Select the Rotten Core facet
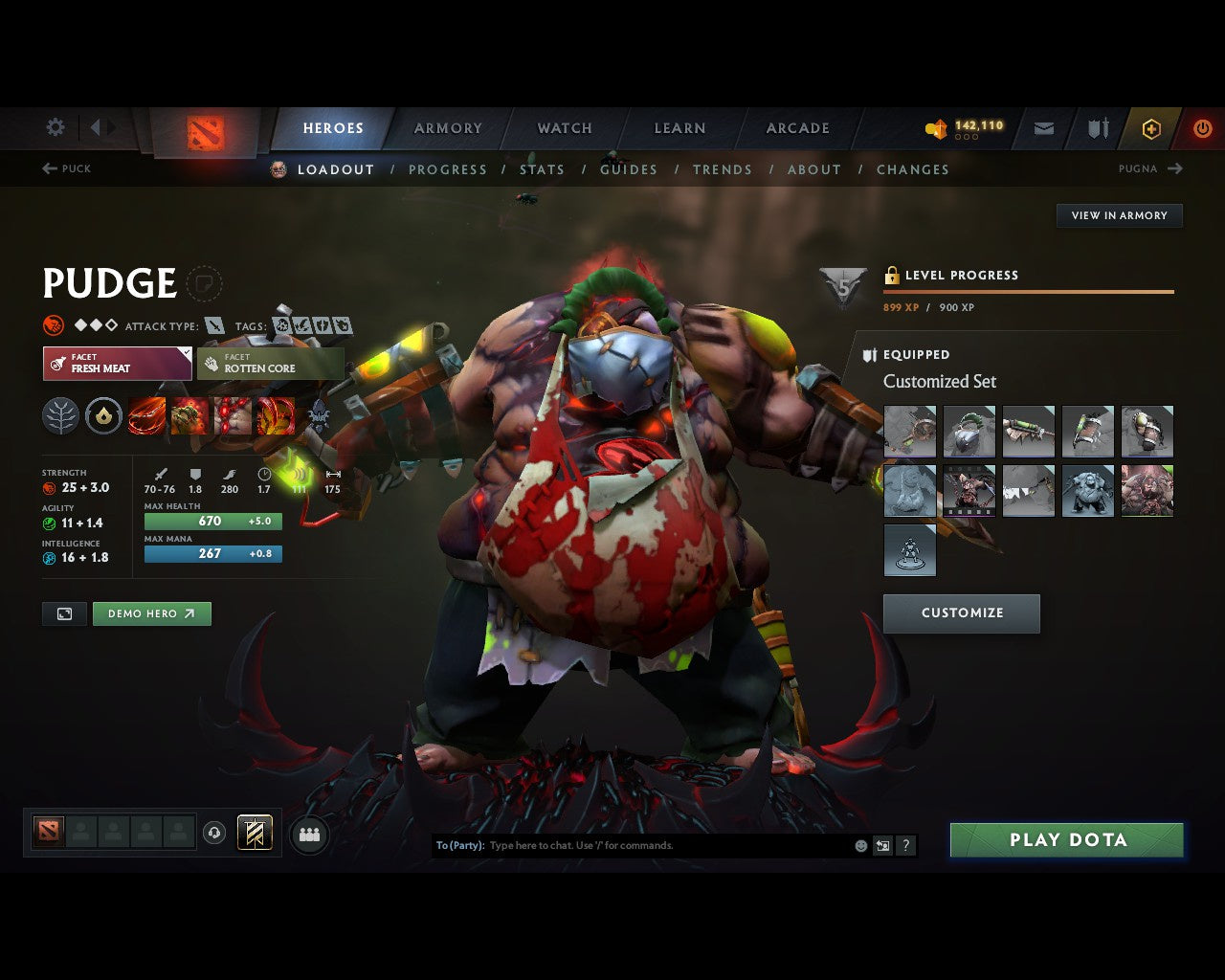Screen dimensions: 1225x980 pyautogui.click(x=271, y=364)
